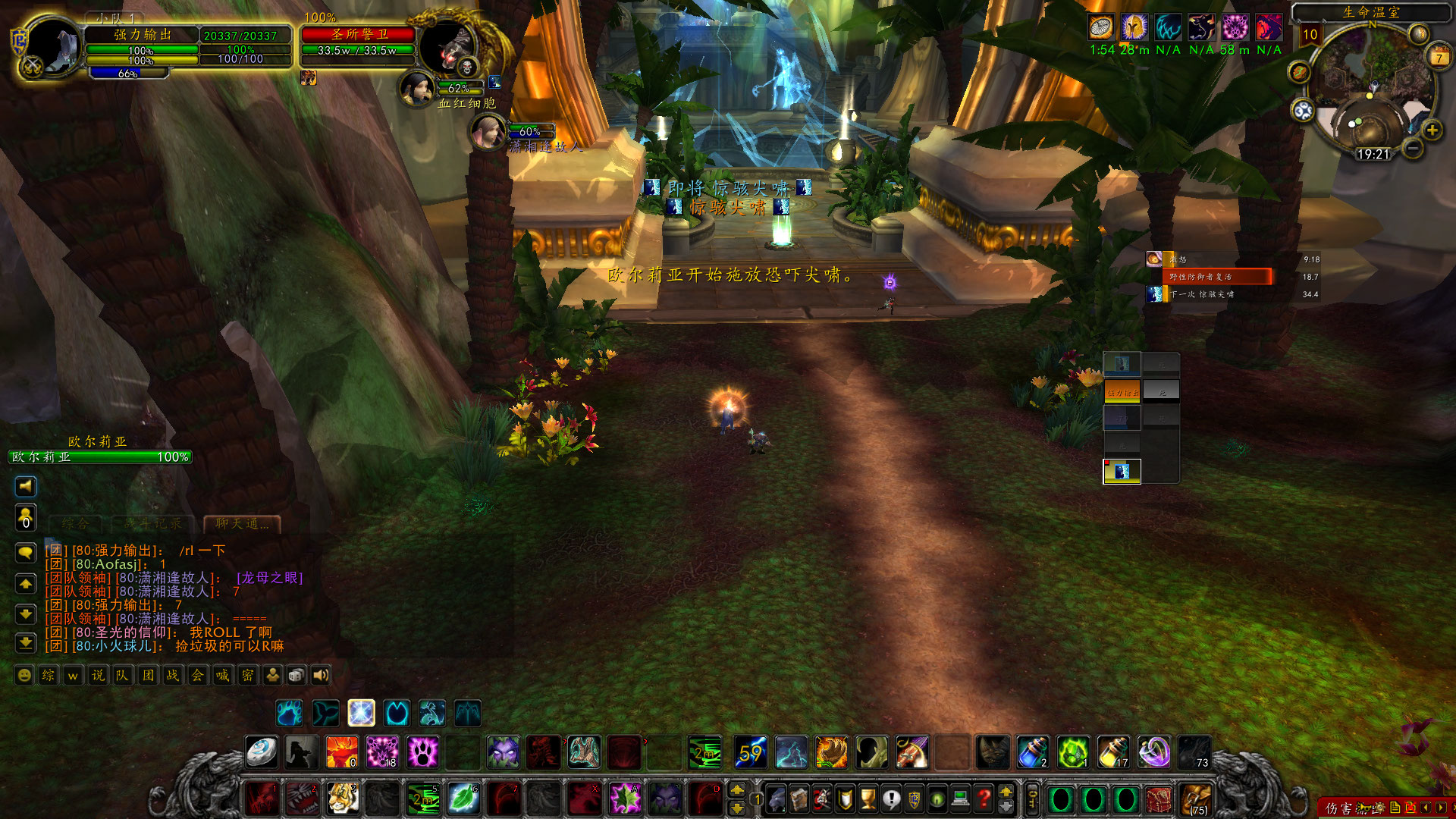Open the achievements trophy icon
This screenshot has width=1456, height=819.
click(868, 798)
